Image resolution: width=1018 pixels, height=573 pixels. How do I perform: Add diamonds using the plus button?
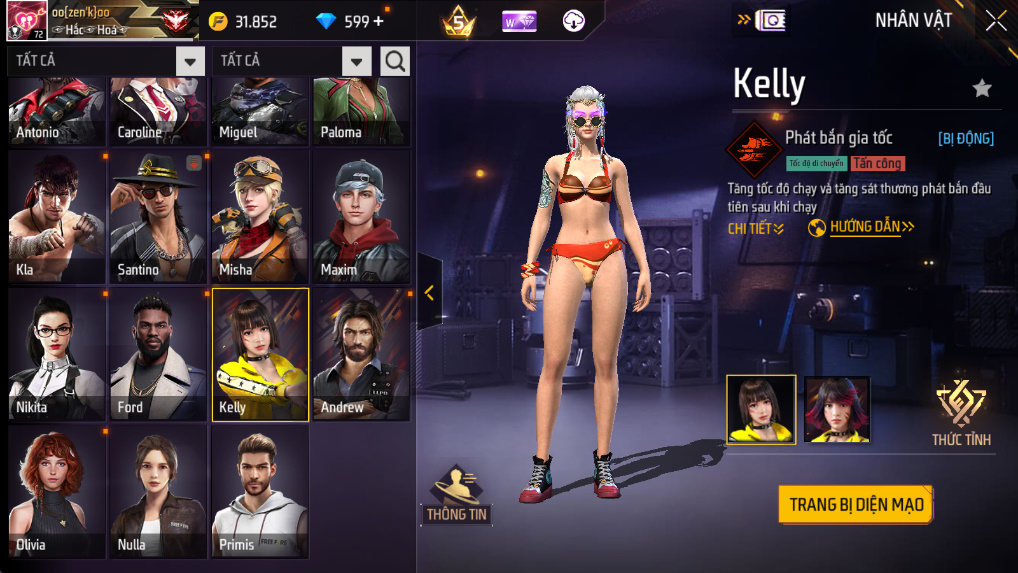point(378,21)
